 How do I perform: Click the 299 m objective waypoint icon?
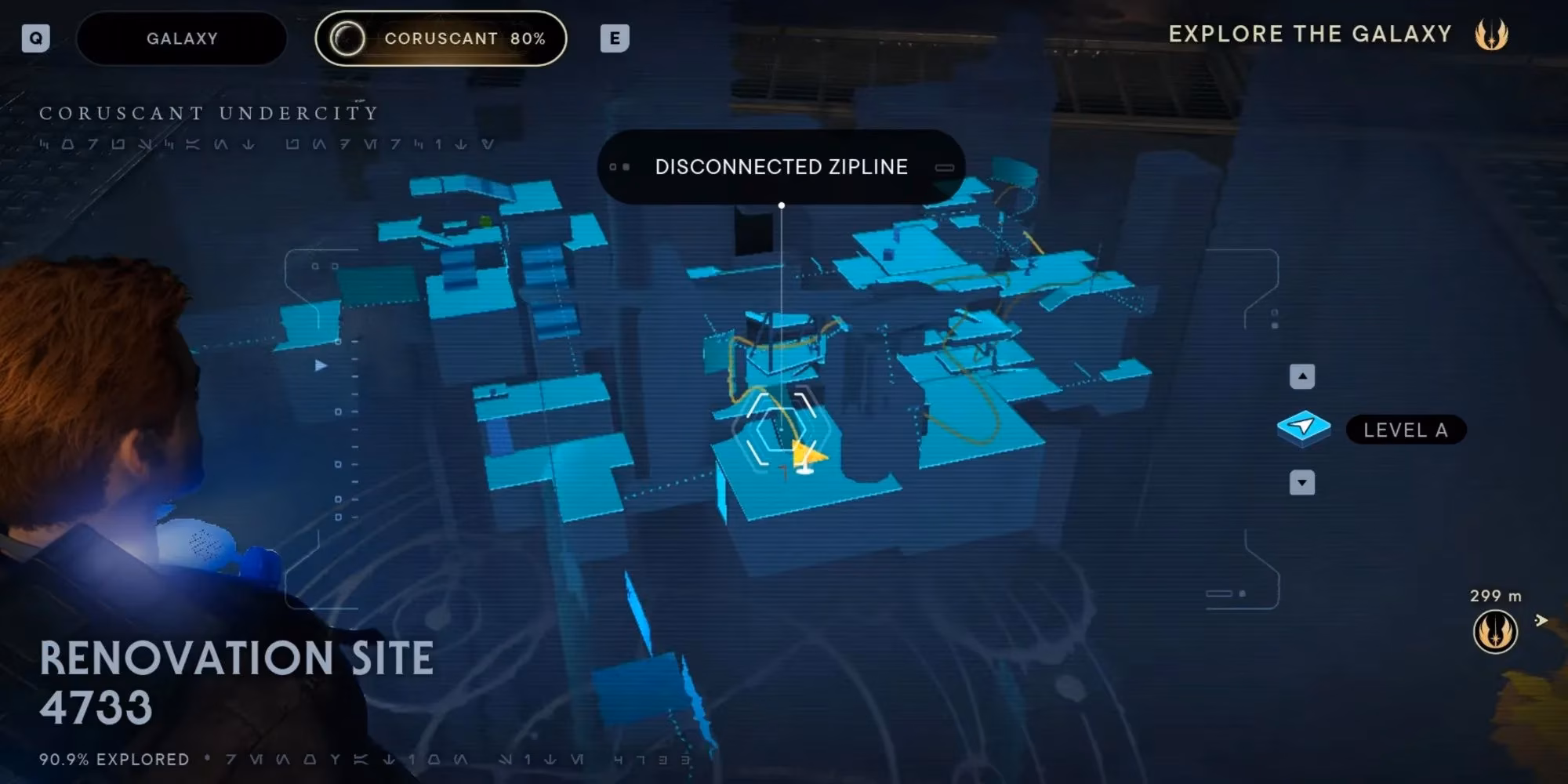1495,632
